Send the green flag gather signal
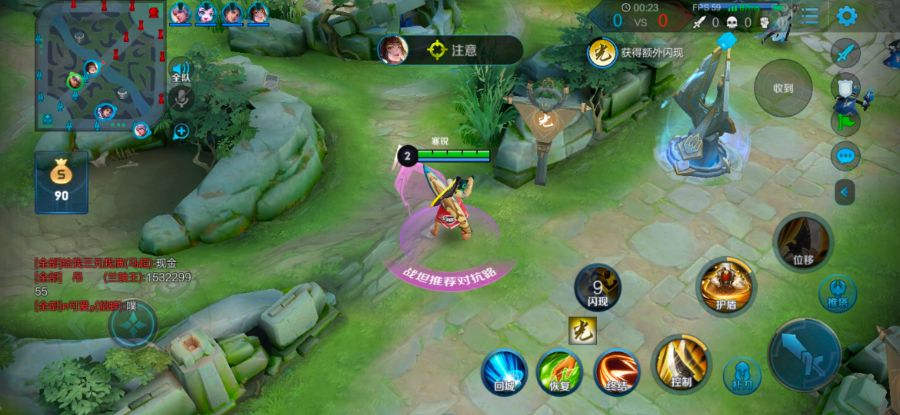 (x=845, y=121)
